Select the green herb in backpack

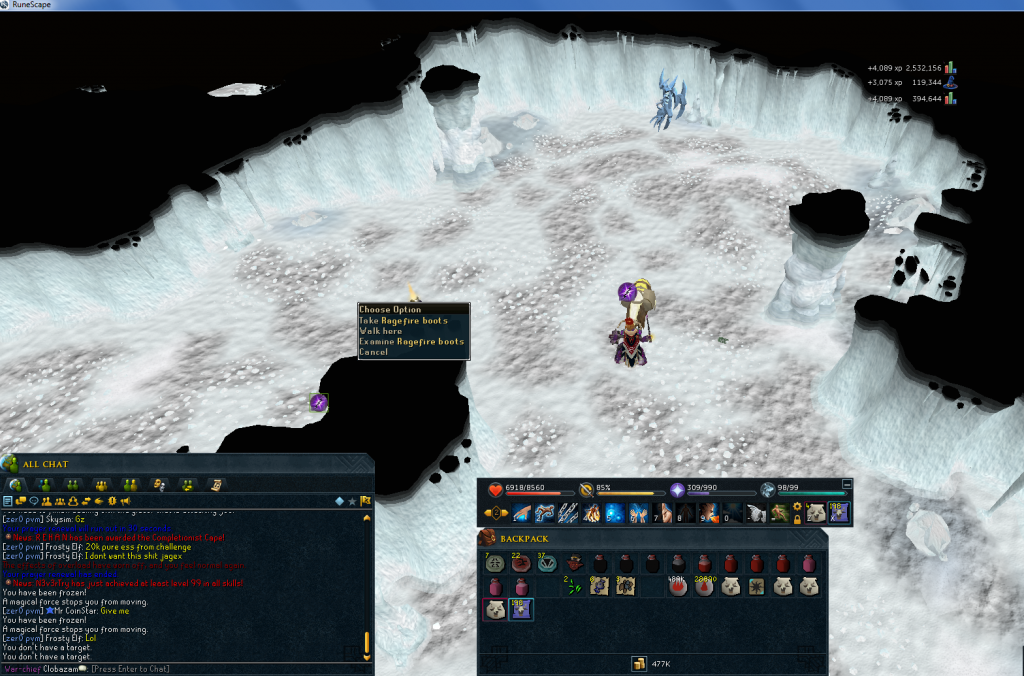click(573, 587)
